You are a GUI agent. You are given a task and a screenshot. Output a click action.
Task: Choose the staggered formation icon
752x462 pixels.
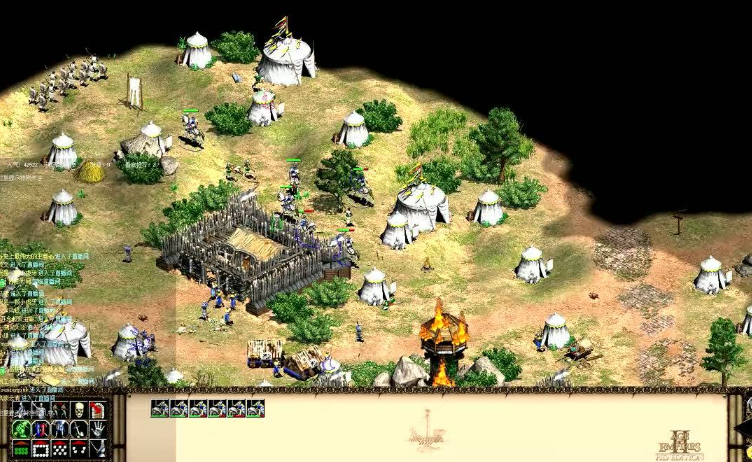(59, 449)
